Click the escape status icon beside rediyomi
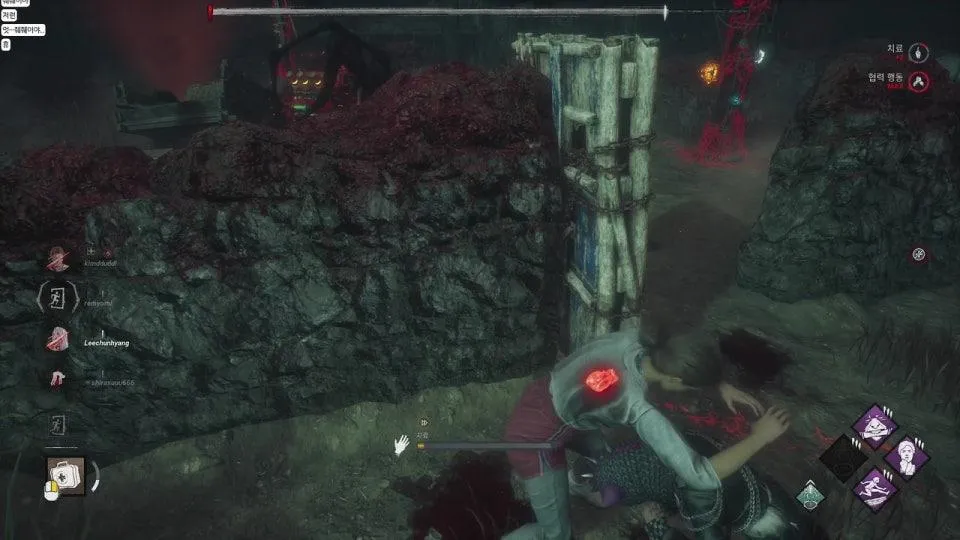Screen dimensions: 960x540 pyautogui.click(x=56, y=298)
